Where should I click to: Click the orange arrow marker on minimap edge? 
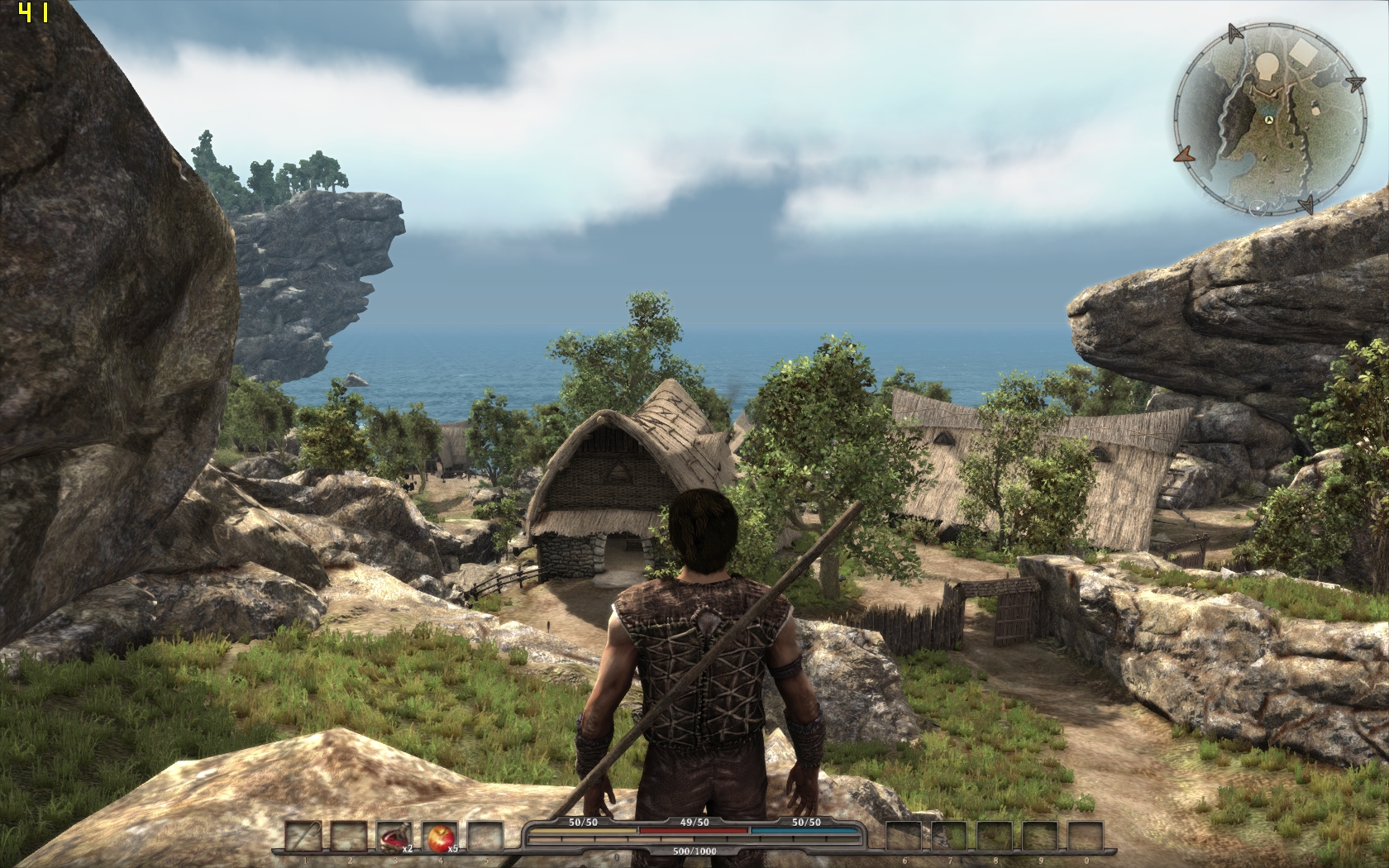(1183, 154)
